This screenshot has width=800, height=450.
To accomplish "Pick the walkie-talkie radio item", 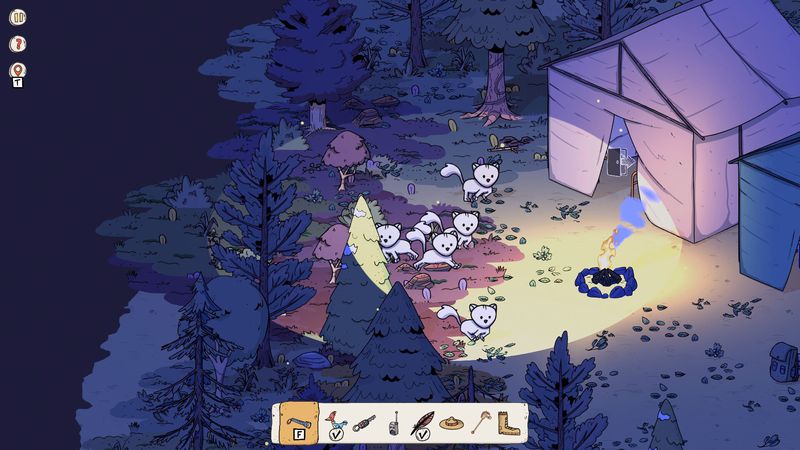I will 394,423.
